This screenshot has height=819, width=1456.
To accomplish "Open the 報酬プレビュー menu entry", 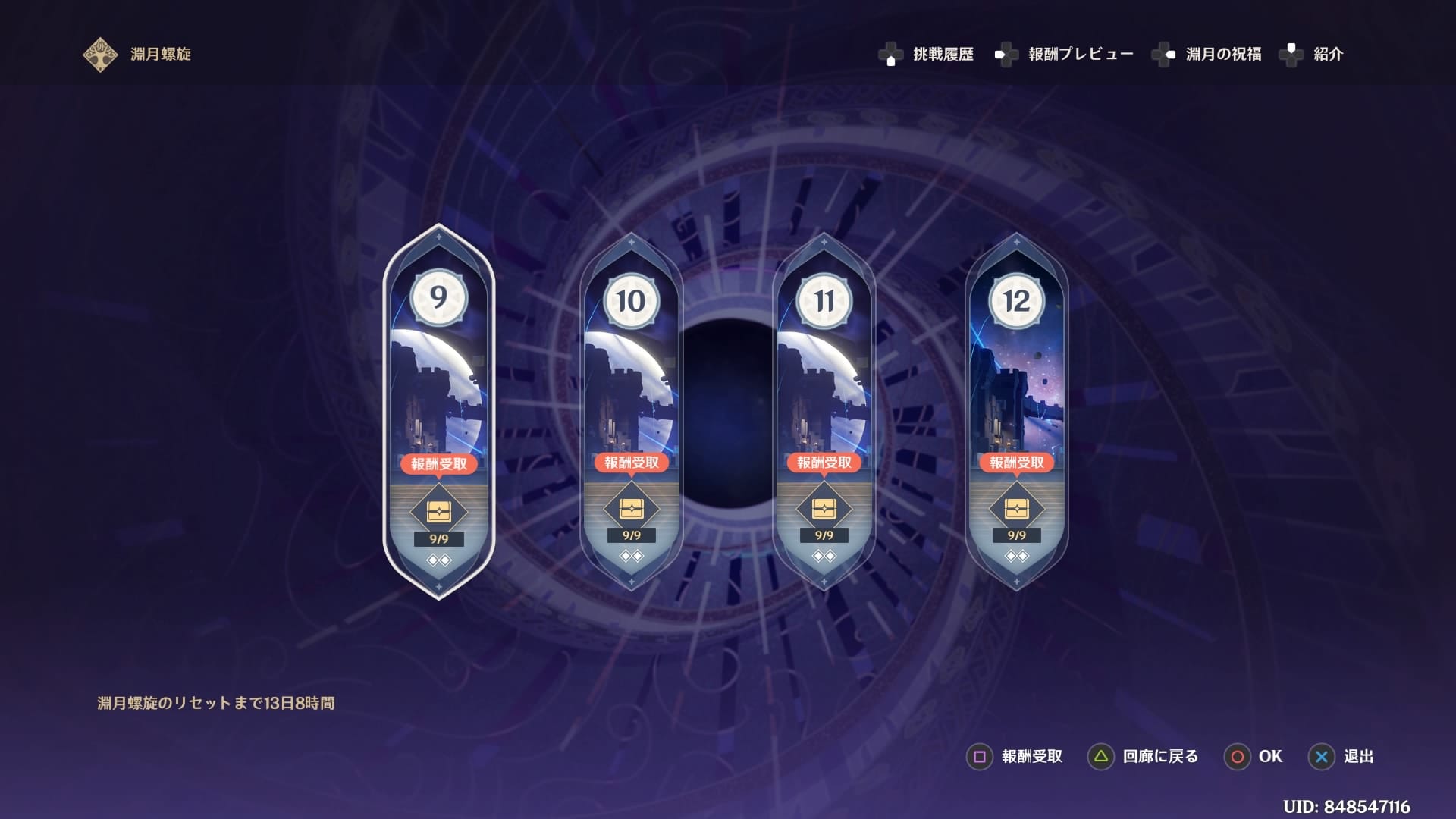I will (1082, 54).
